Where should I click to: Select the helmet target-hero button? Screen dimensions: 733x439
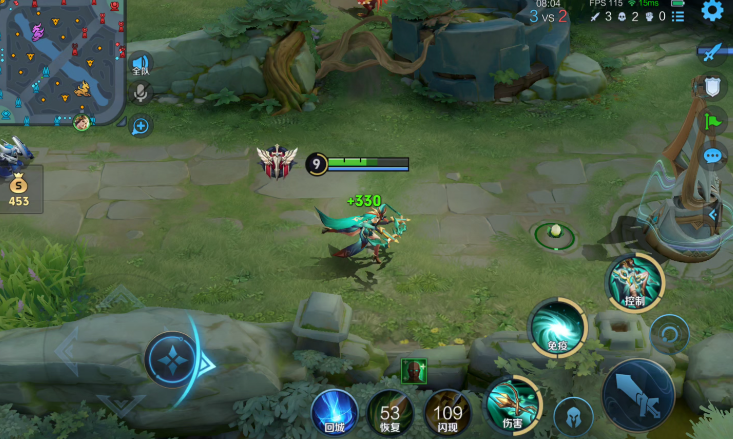point(573,416)
